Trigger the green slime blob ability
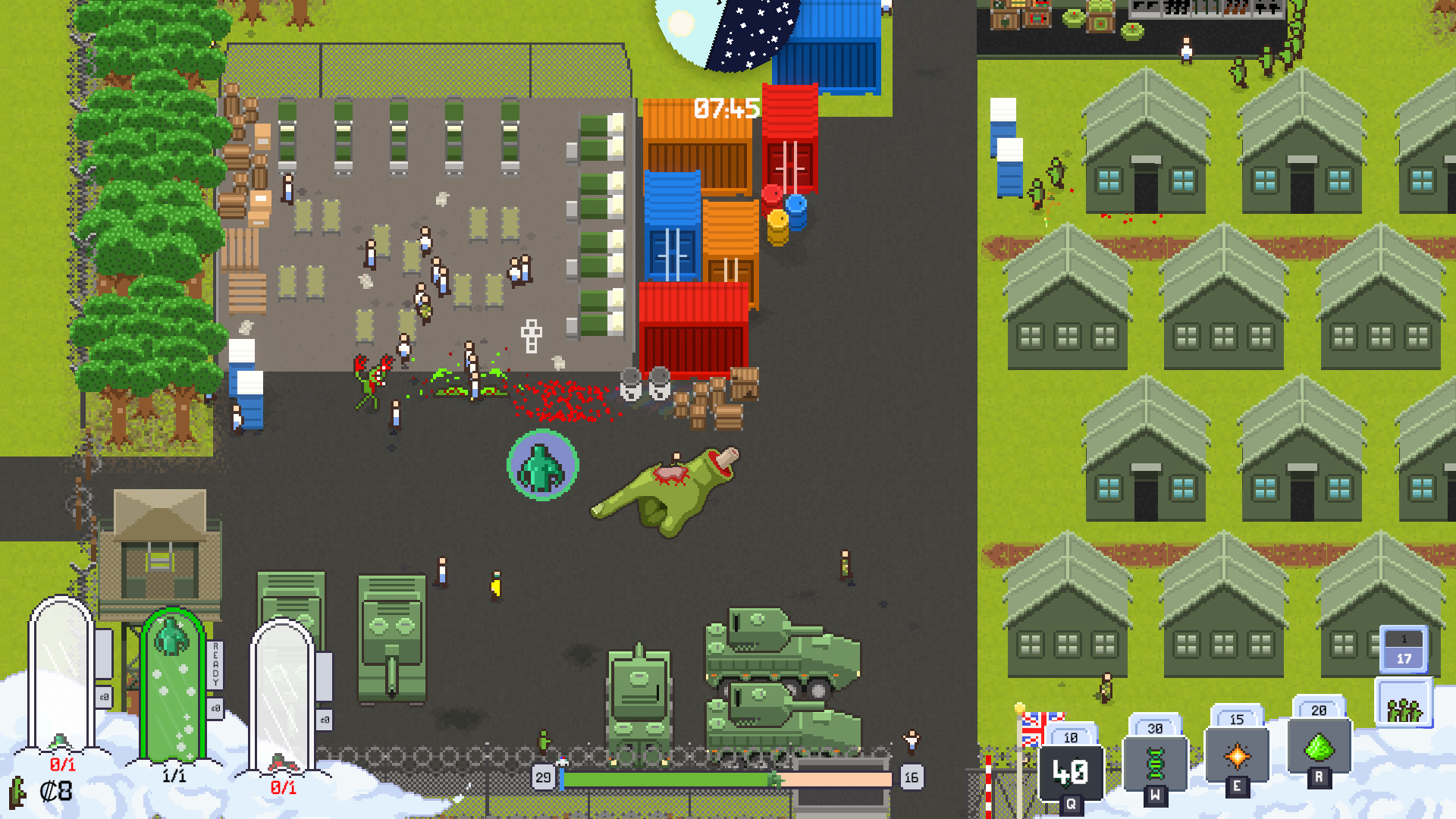1456x819 pixels. point(1319,747)
